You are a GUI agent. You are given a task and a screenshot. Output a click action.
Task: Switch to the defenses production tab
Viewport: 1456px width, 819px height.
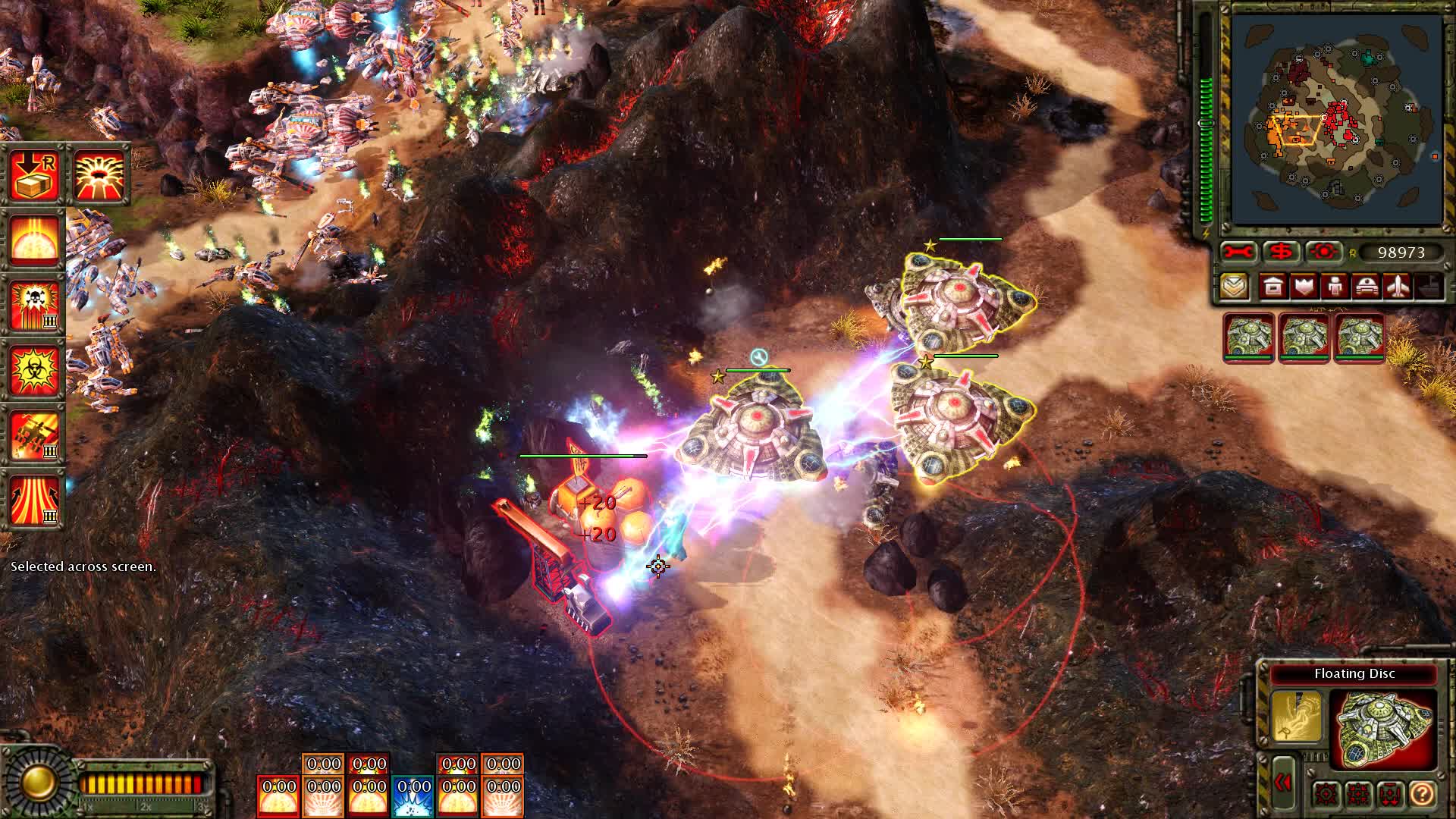[x=1304, y=287]
